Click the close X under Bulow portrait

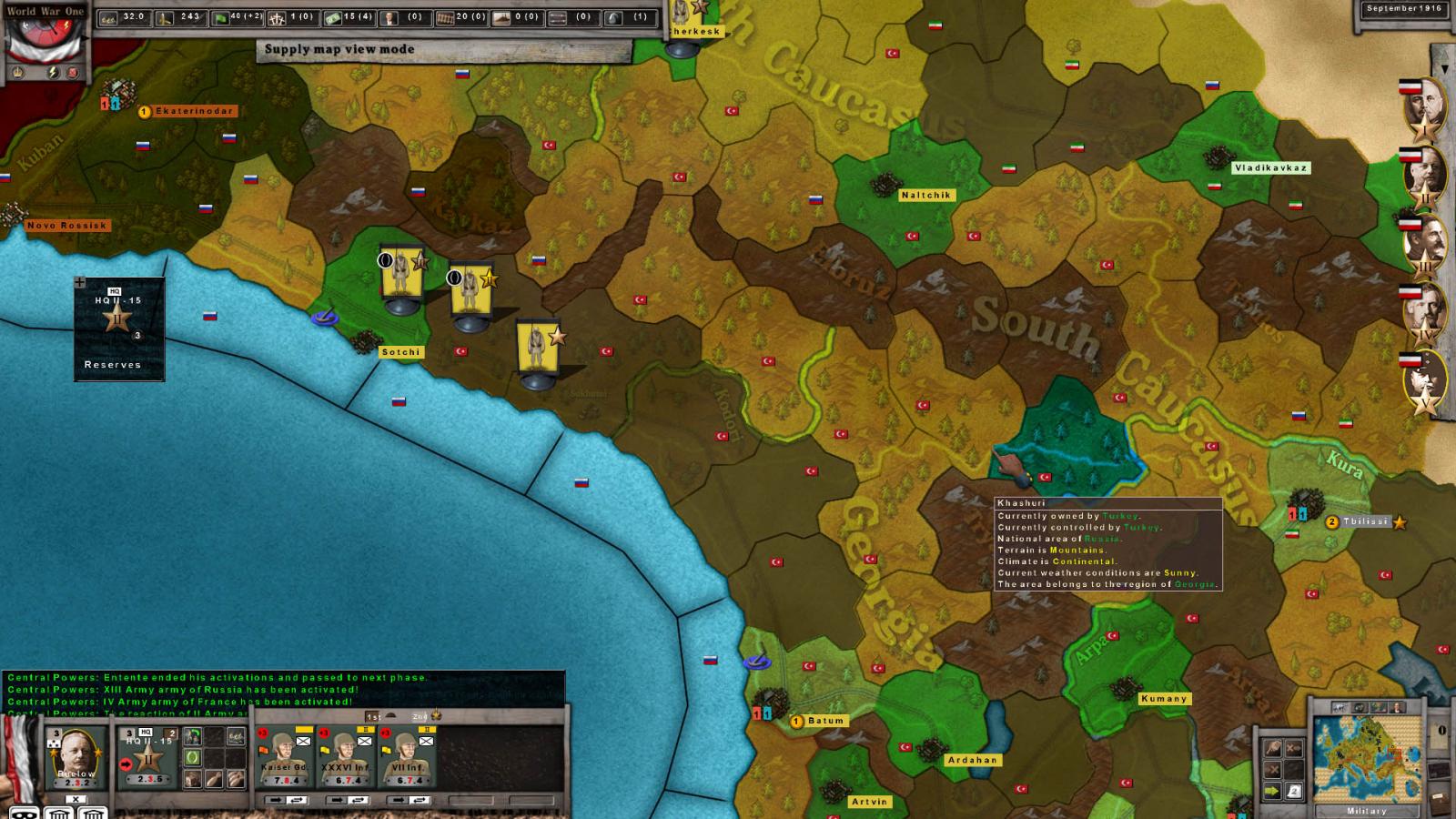click(x=76, y=800)
